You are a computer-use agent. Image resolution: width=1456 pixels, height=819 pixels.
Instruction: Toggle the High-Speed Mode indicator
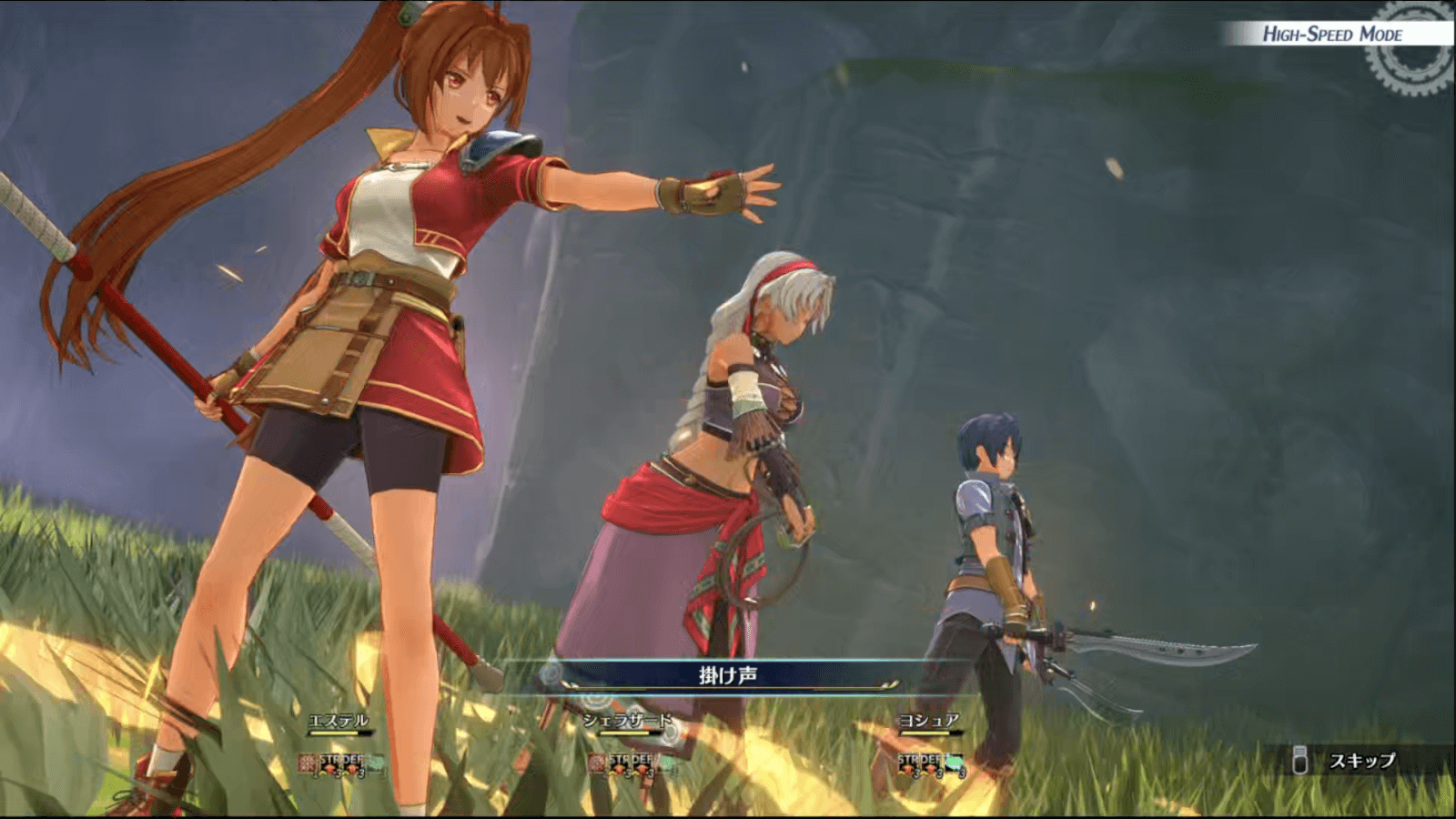click(x=1332, y=35)
